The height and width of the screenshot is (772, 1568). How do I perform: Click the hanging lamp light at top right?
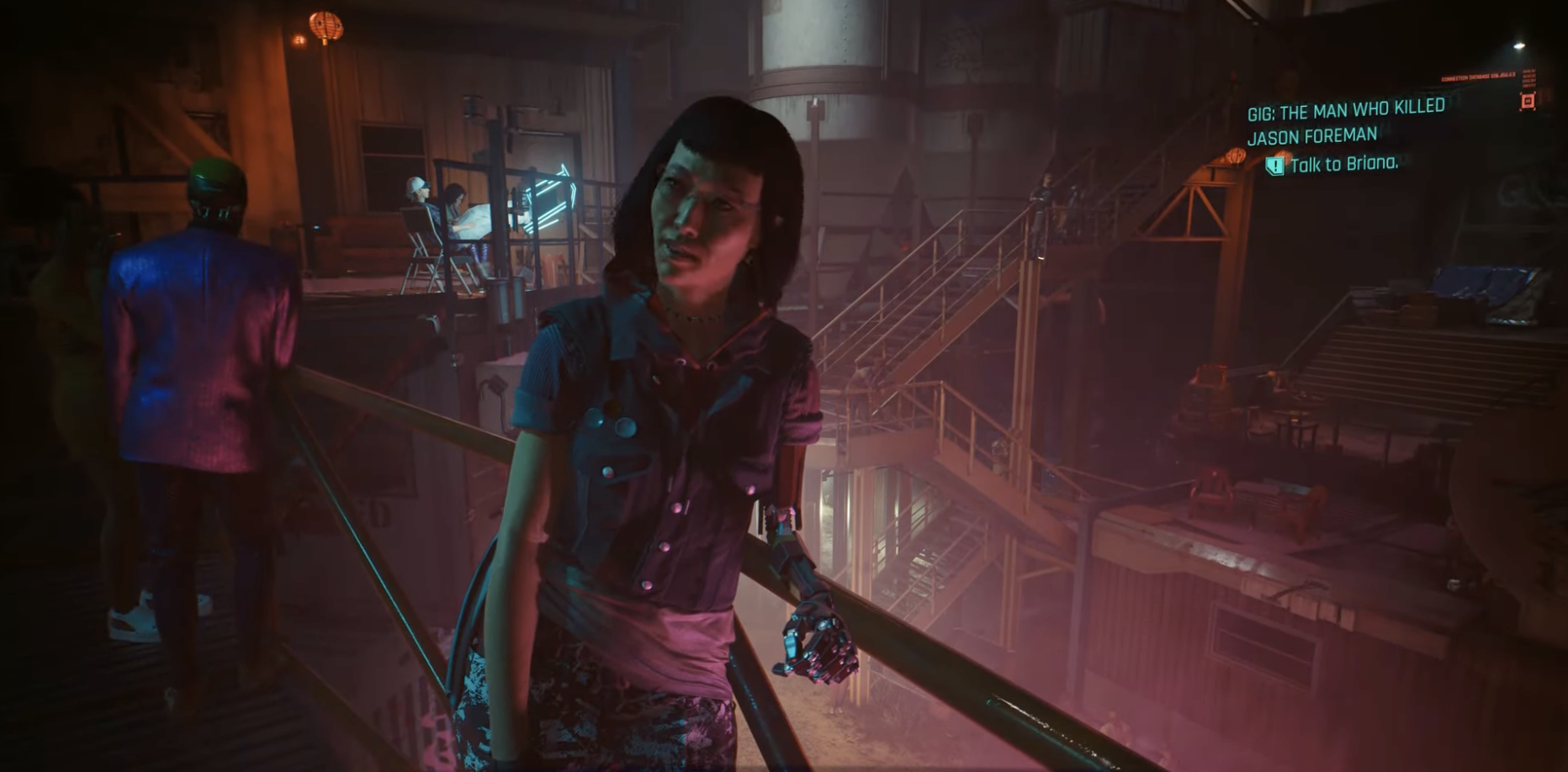1519,44
